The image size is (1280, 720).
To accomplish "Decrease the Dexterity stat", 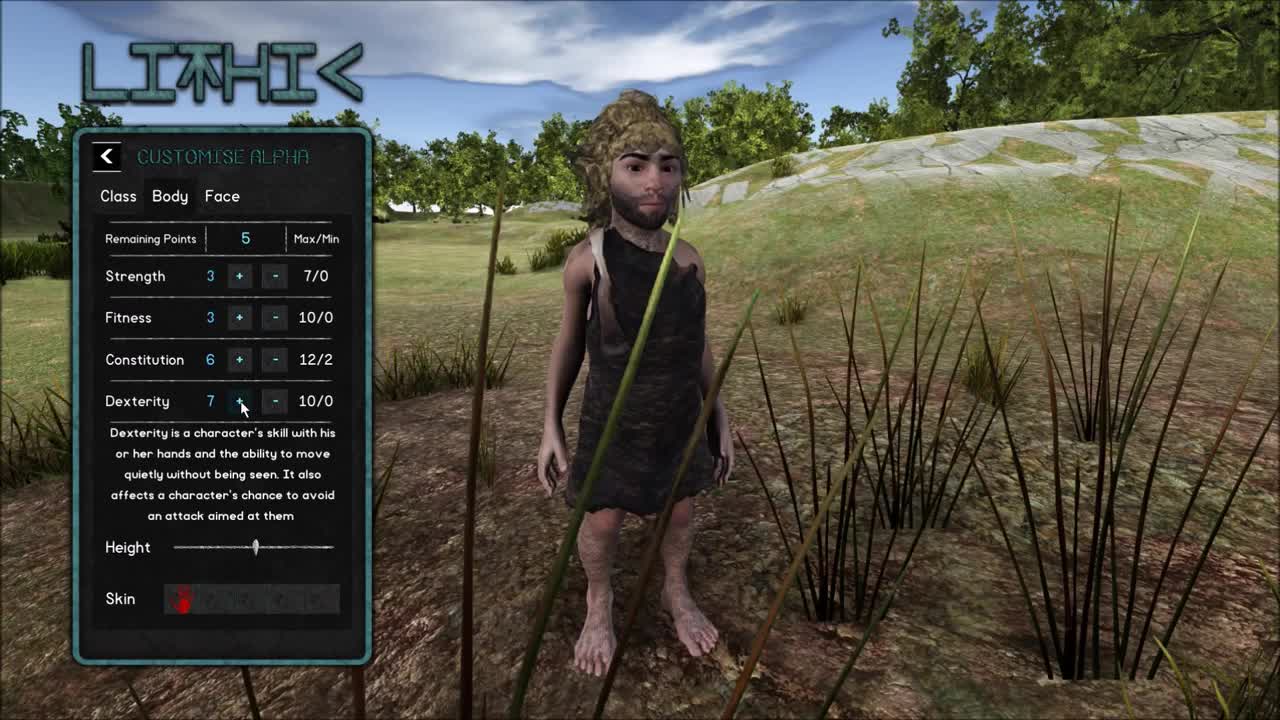I will point(274,401).
